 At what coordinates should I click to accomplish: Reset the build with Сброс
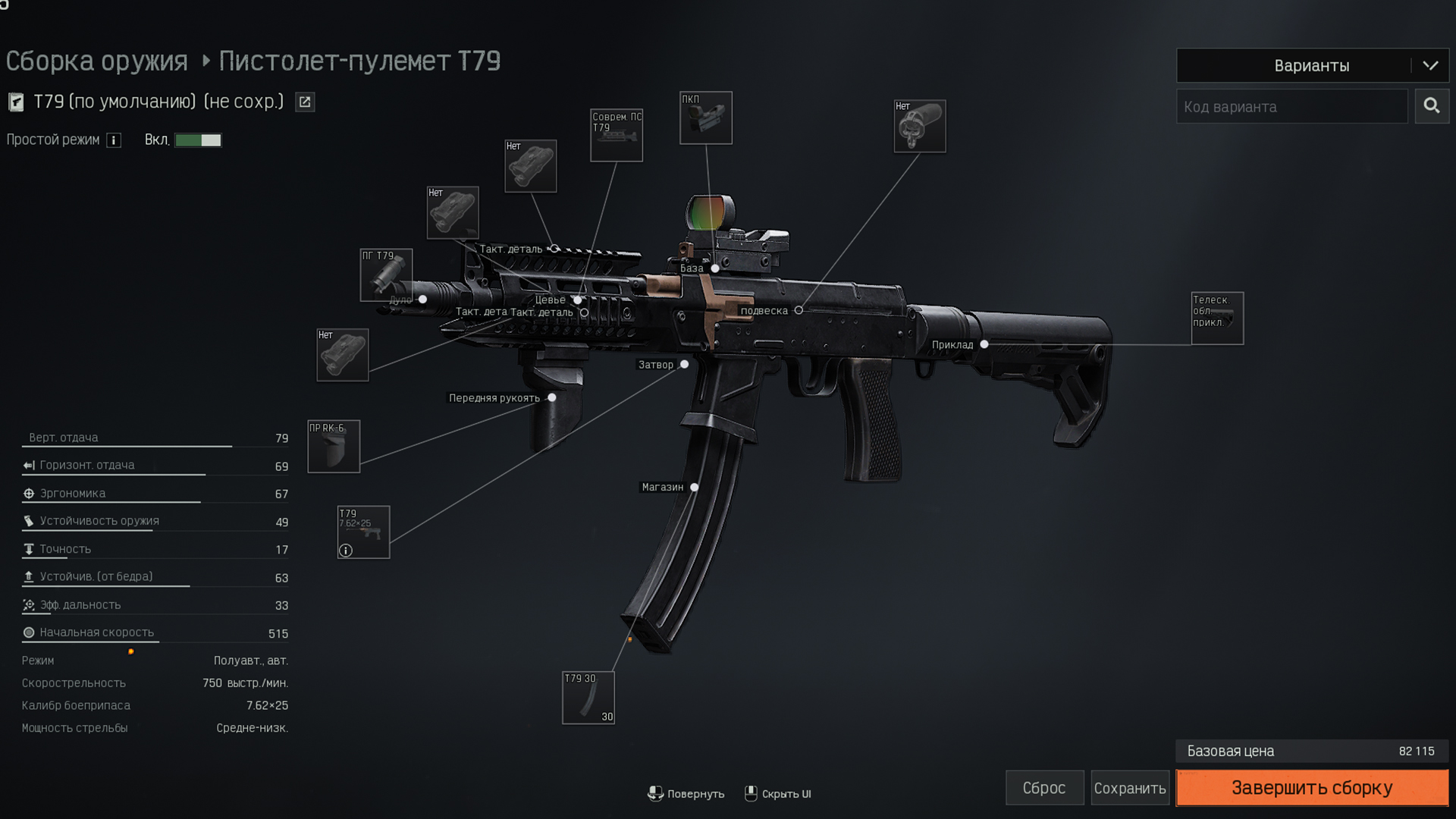coord(1044,788)
